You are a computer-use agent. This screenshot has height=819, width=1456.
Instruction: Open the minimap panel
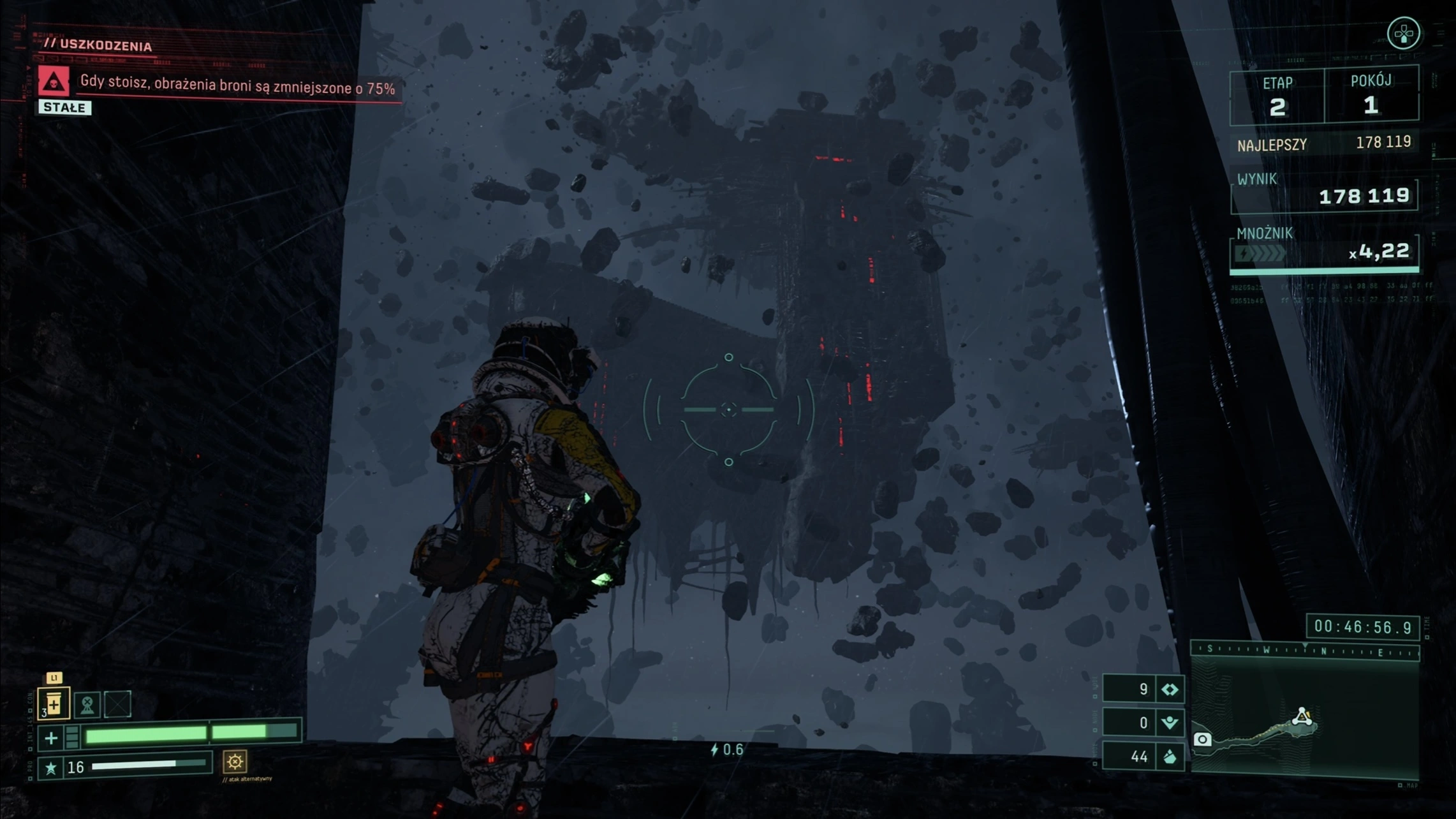(1305, 718)
